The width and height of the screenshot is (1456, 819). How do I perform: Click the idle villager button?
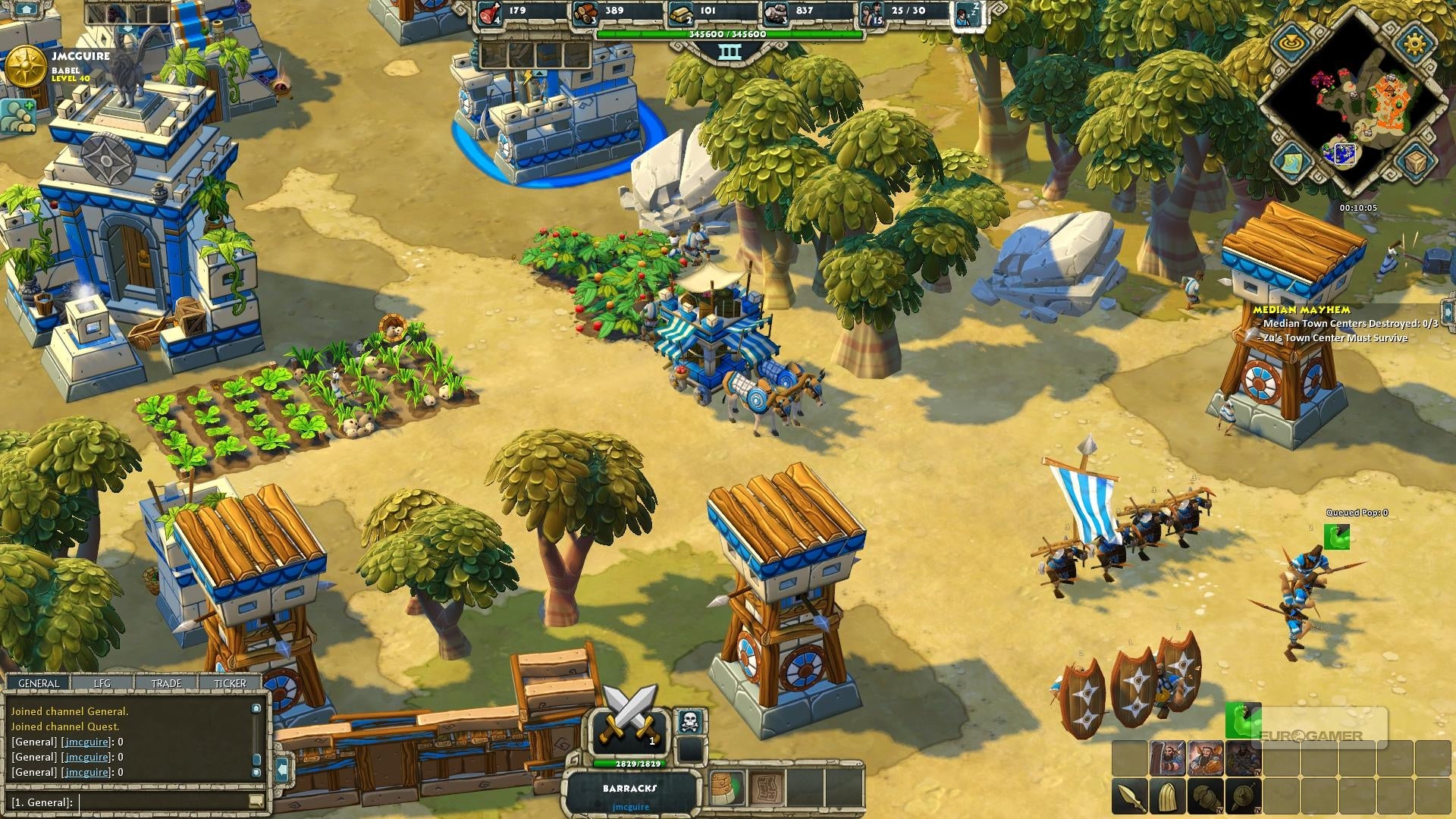tap(968, 14)
